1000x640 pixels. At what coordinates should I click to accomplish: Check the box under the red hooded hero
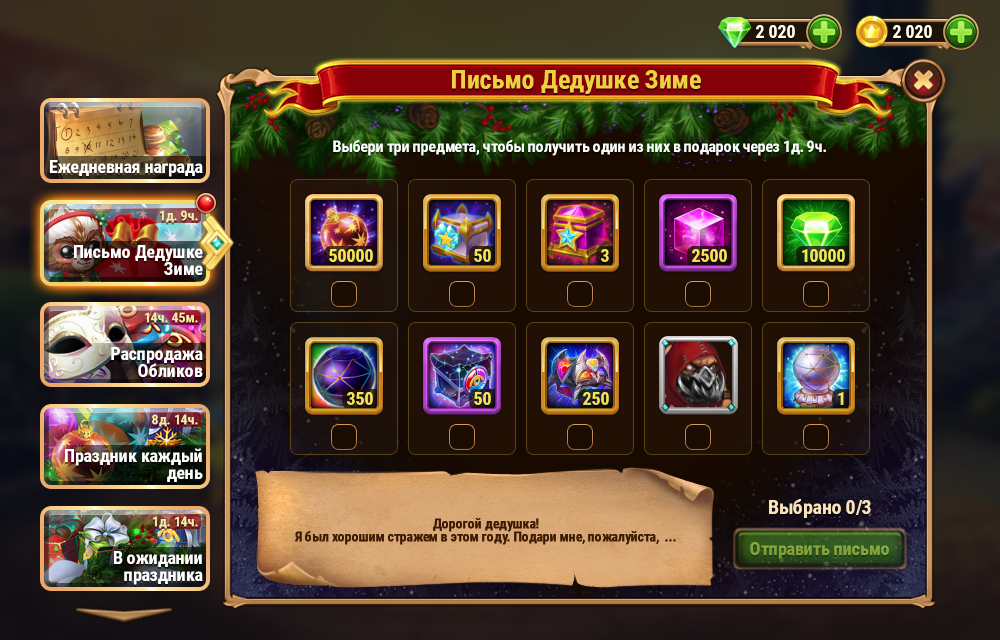698,436
